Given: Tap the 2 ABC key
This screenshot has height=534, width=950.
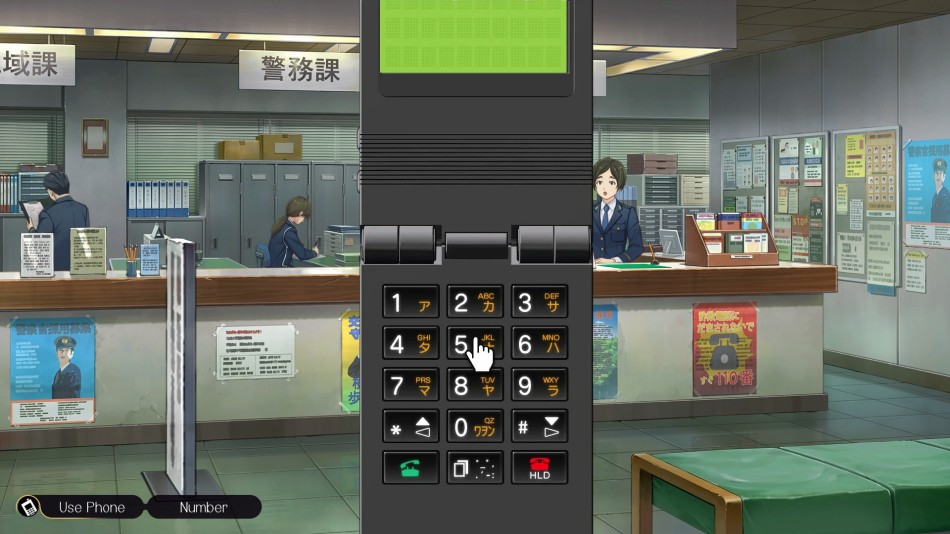Looking at the screenshot, I should coord(475,303).
